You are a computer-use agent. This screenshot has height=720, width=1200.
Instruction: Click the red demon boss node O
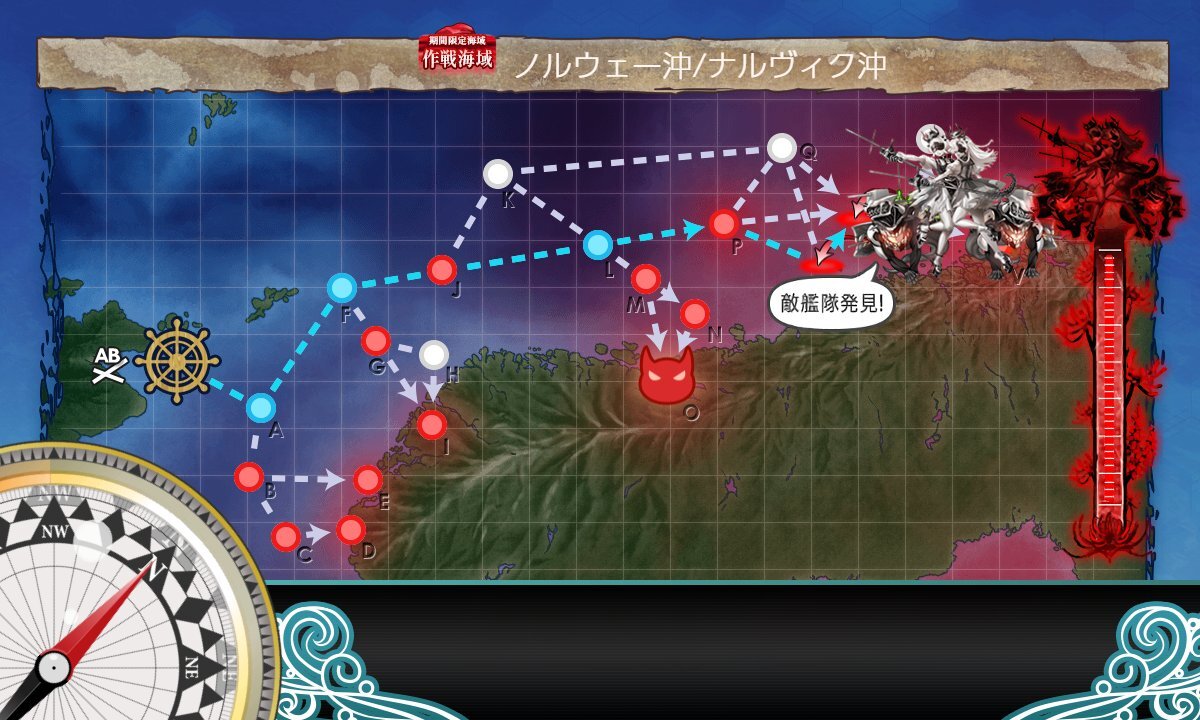point(666,376)
